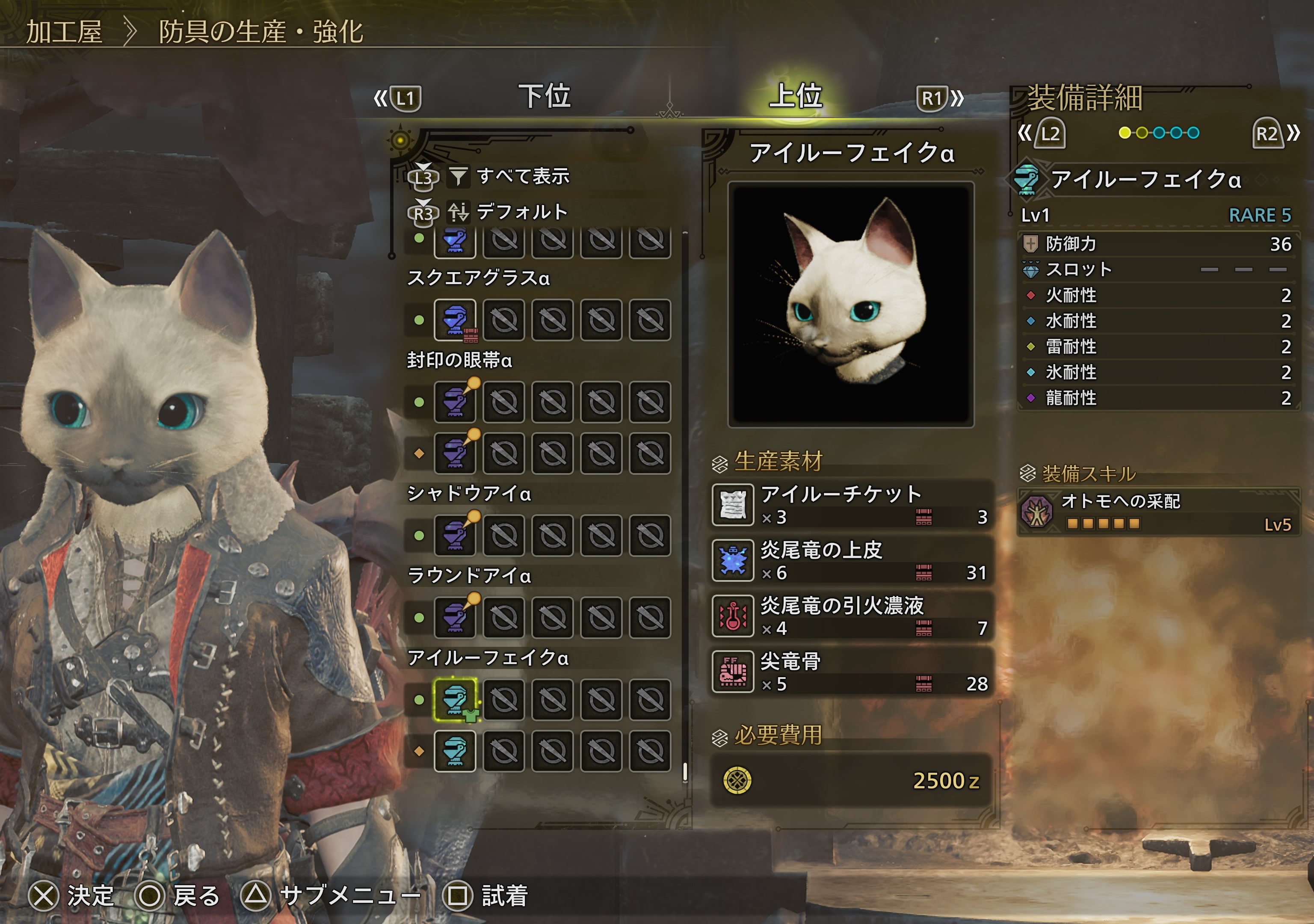1314x924 pixels.
Task: Change the デフォルト sort order
Action: 521,213
